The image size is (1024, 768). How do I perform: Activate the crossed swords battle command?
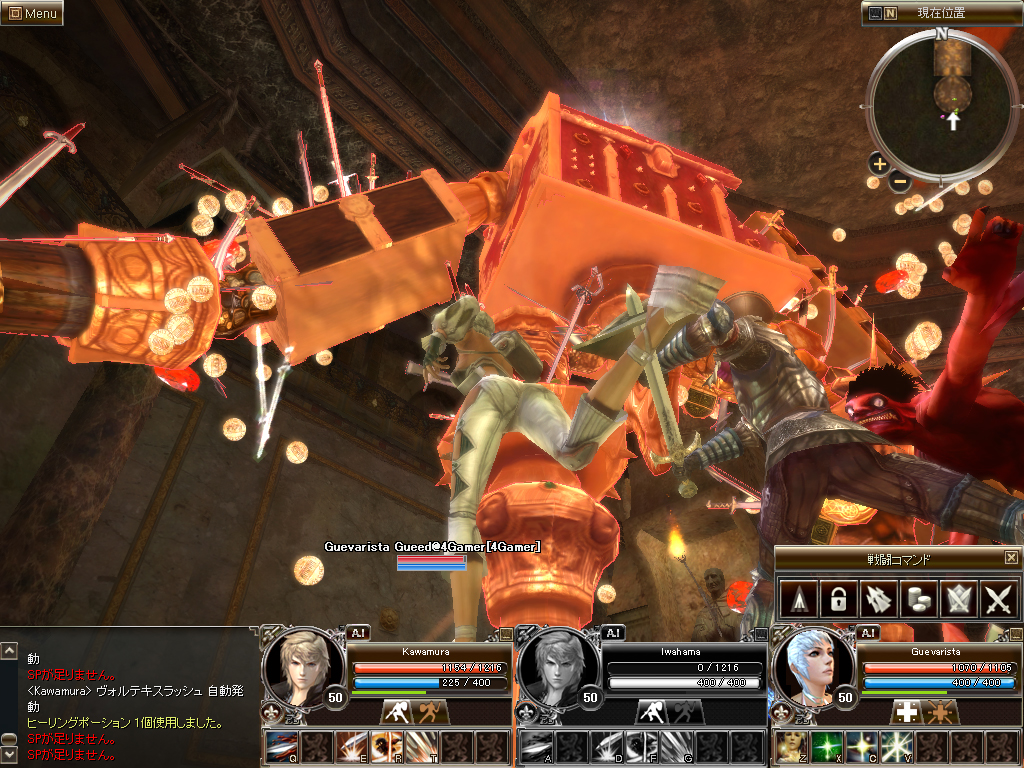click(x=998, y=600)
